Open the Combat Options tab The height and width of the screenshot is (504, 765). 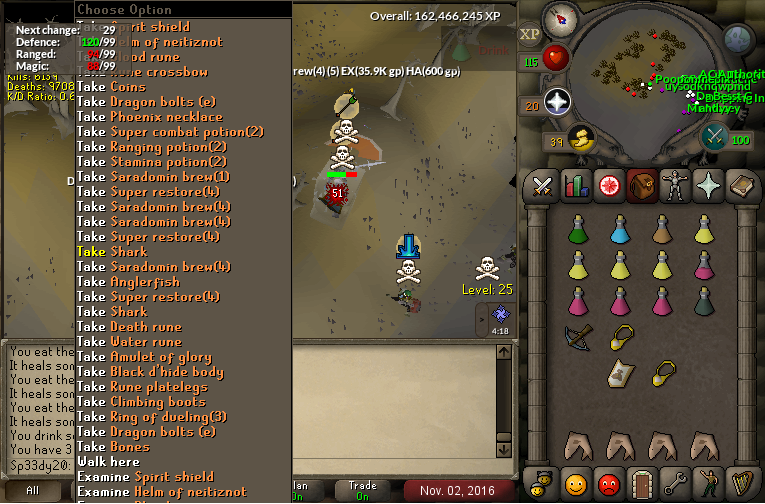click(542, 185)
